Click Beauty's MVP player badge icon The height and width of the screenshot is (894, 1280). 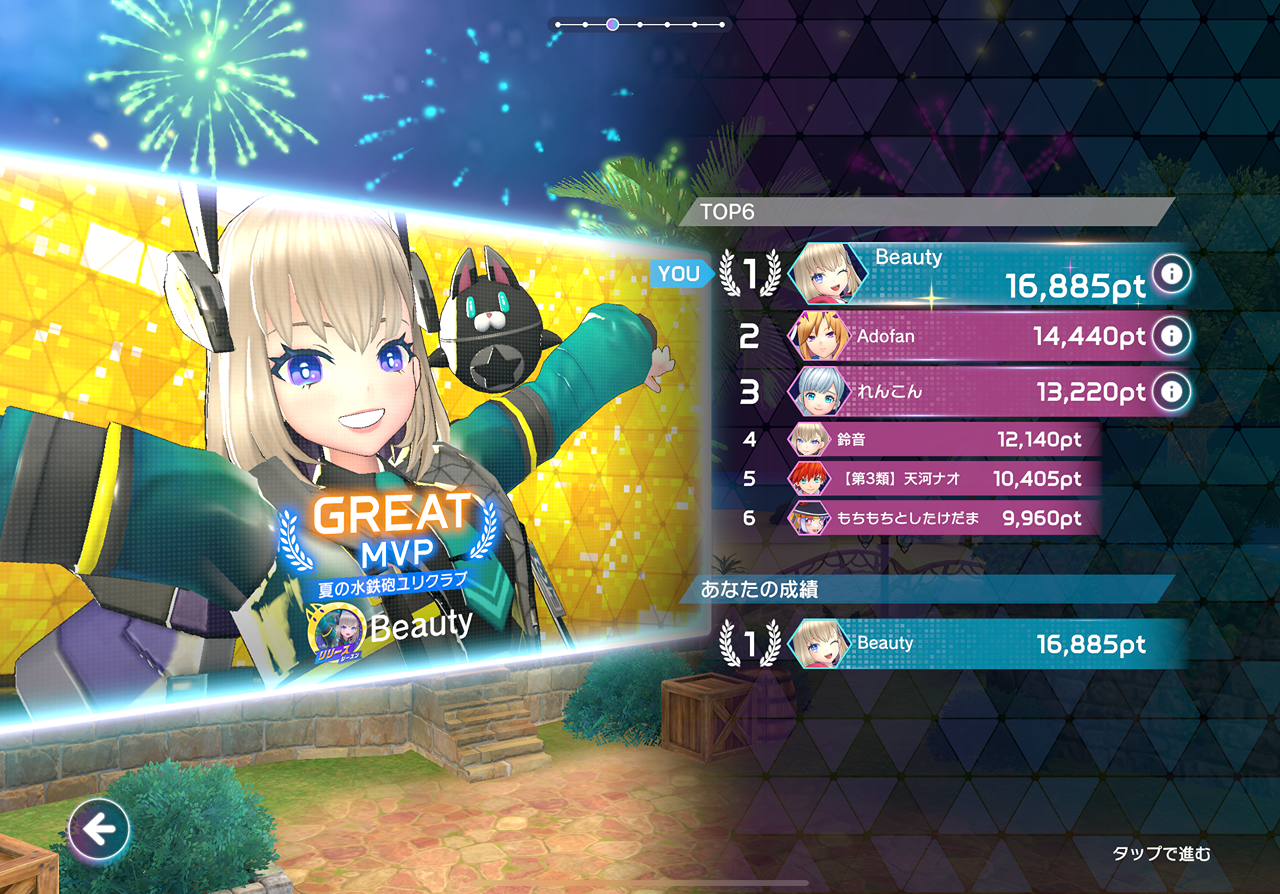coord(341,630)
